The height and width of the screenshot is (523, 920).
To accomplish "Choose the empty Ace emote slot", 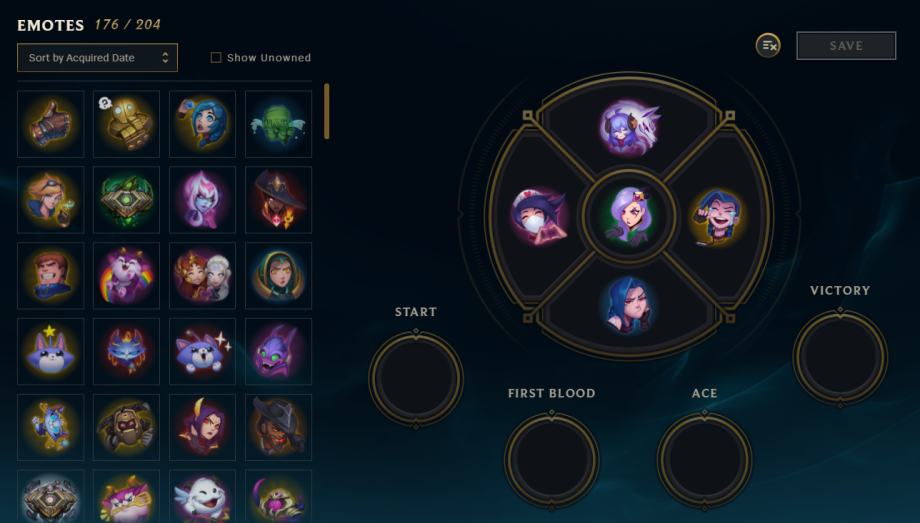I will point(704,459).
